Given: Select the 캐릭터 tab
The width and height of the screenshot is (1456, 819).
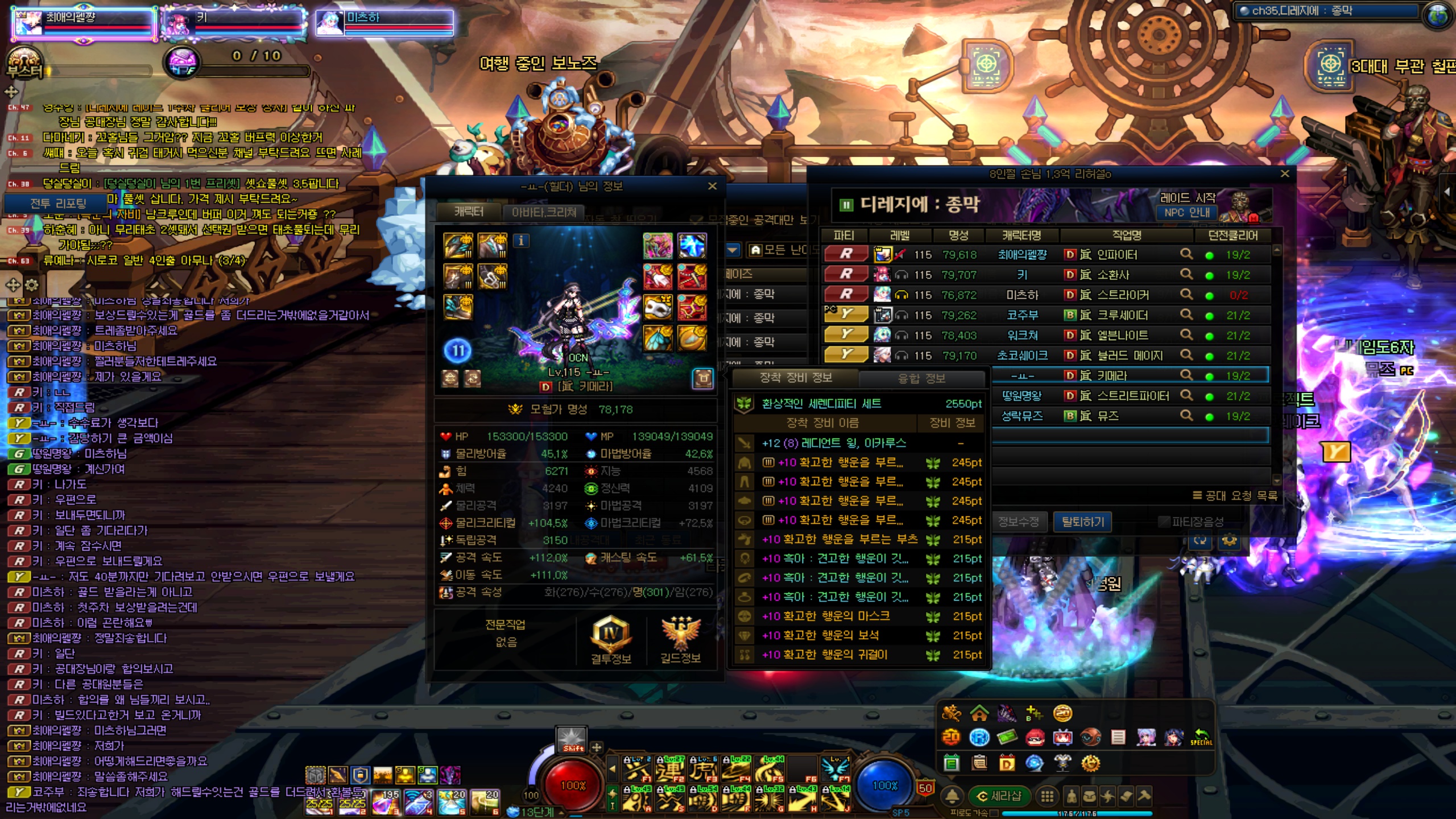Looking at the screenshot, I should [x=469, y=212].
